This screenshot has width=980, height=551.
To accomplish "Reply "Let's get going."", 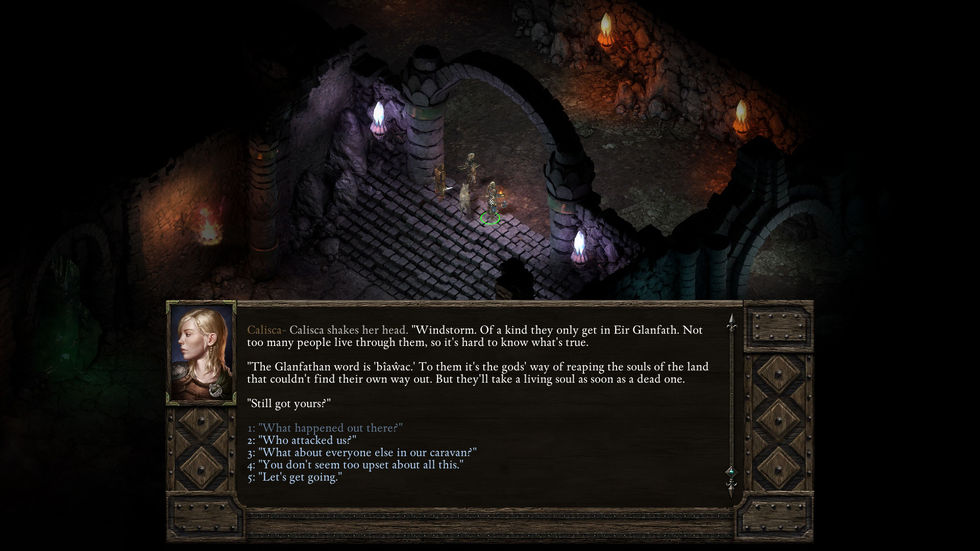I will (x=300, y=477).
